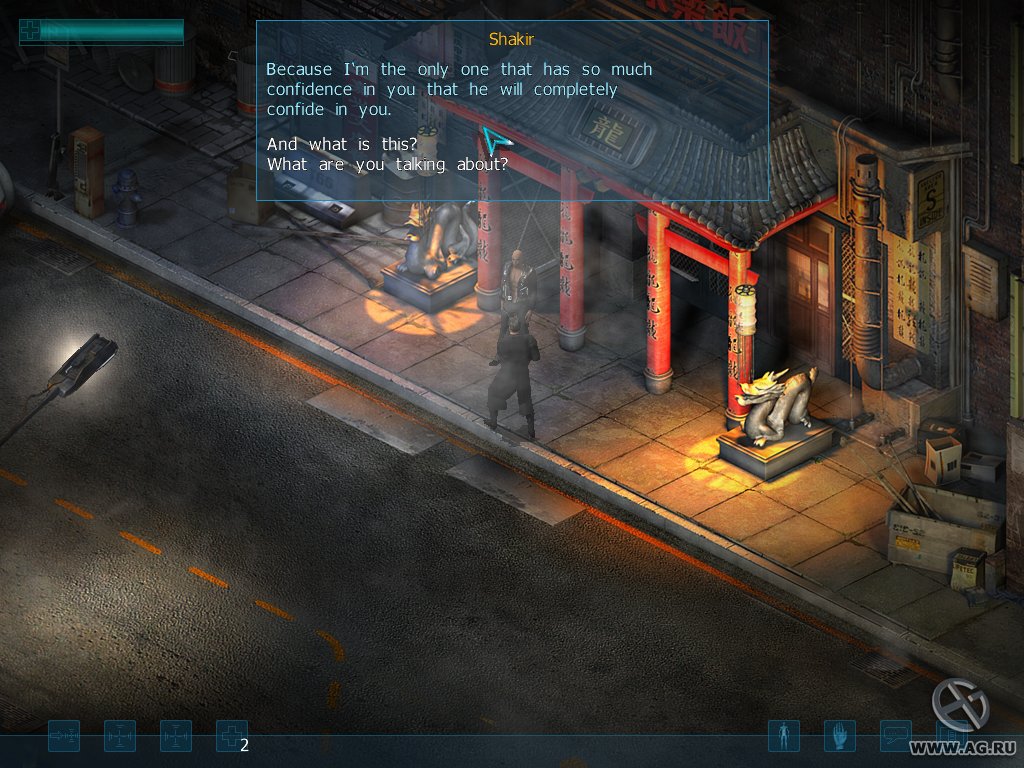The height and width of the screenshot is (768, 1024).
Task: Use the medkit cross icon
Action: coord(232,737)
